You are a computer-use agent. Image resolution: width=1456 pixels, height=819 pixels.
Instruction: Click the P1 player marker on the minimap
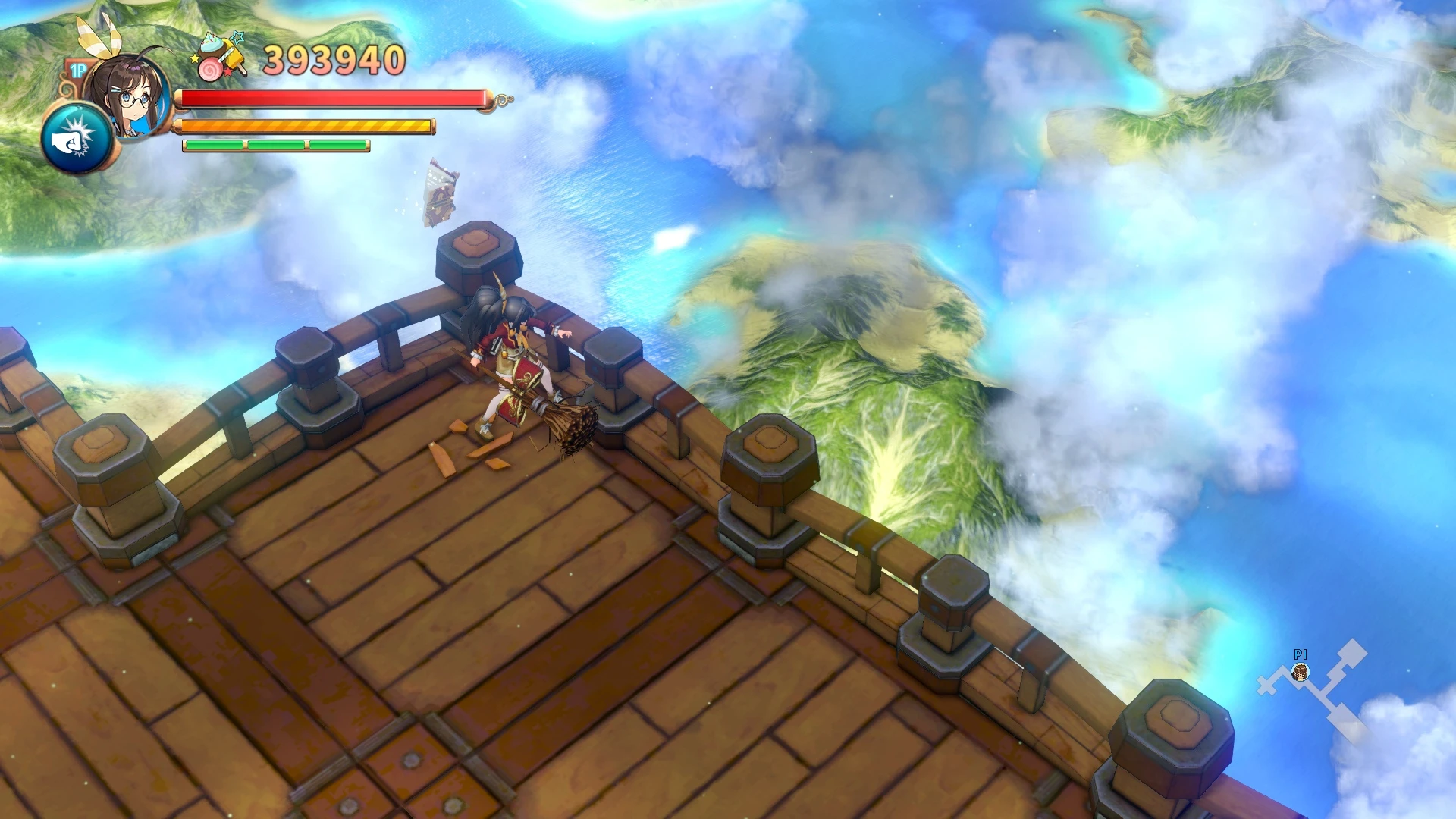click(x=1301, y=673)
